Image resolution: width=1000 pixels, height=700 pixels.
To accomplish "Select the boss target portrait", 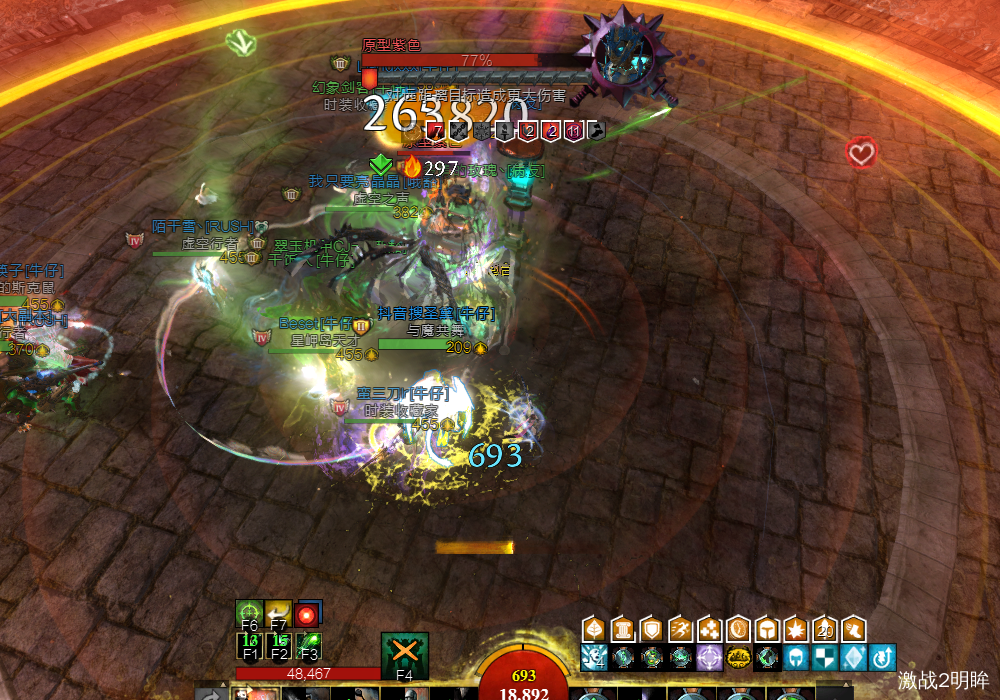I will 626,57.
